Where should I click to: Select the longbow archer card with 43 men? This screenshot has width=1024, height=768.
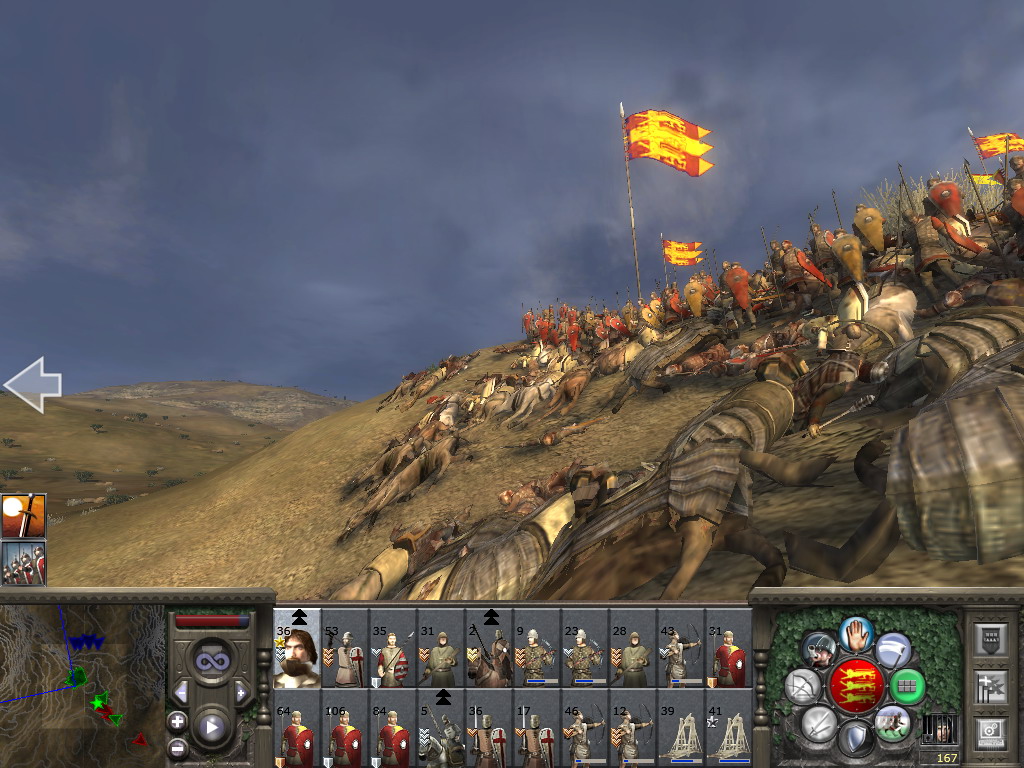681,653
